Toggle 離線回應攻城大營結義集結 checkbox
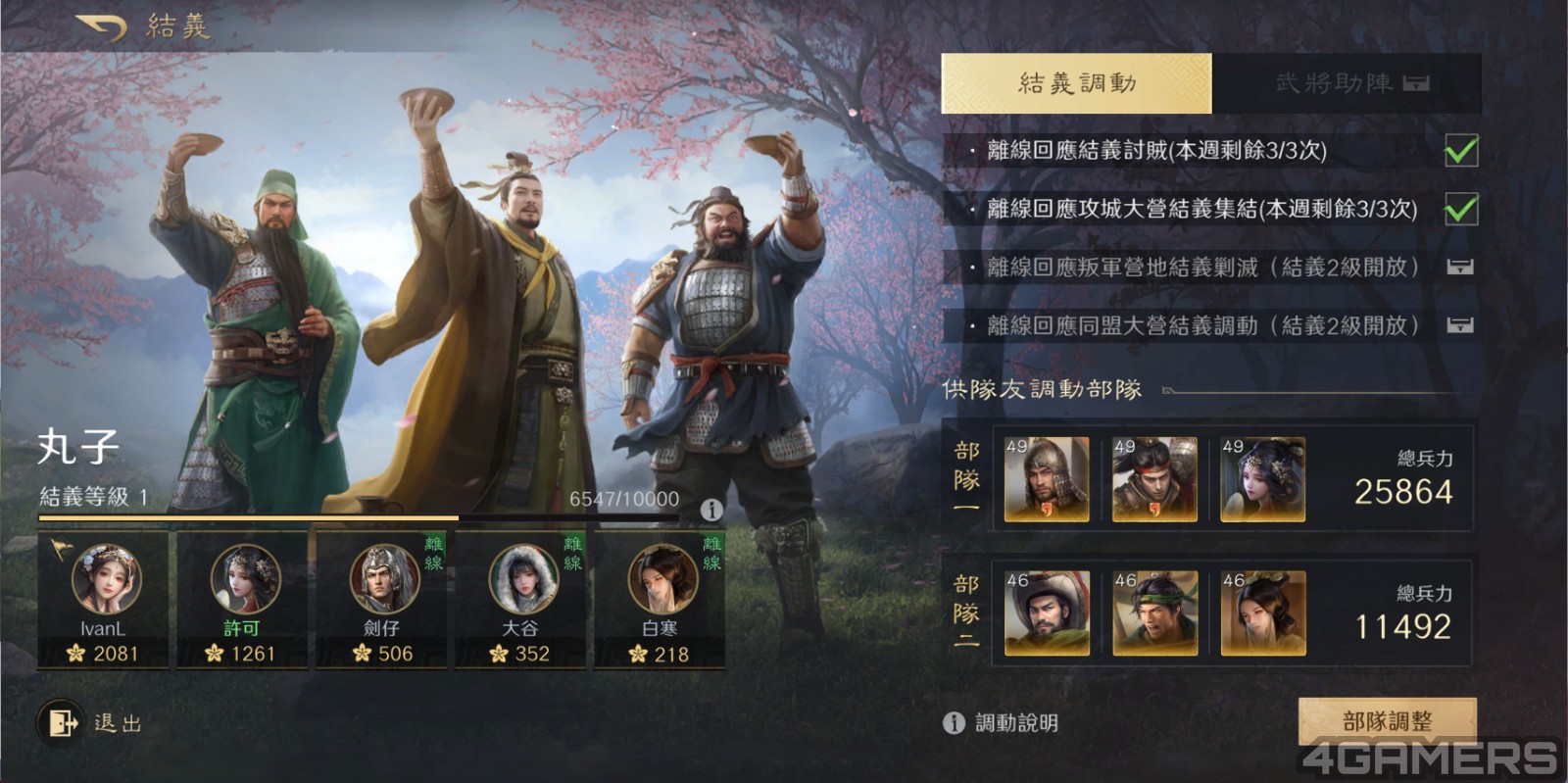The height and width of the screenshot is (783, 1568). tap(1461, 209)
